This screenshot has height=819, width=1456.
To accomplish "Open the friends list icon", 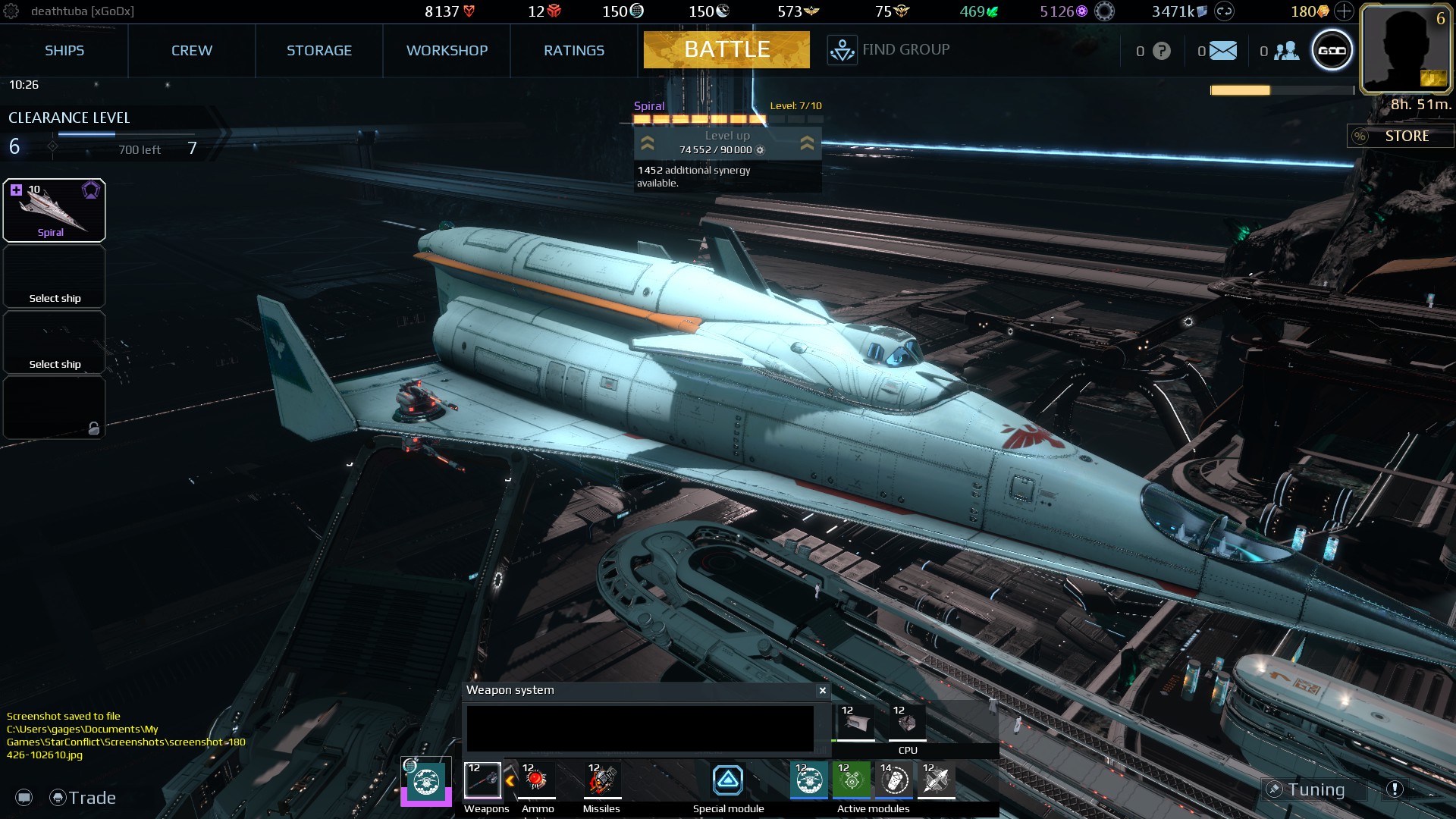I will [x=1286, y=51].
